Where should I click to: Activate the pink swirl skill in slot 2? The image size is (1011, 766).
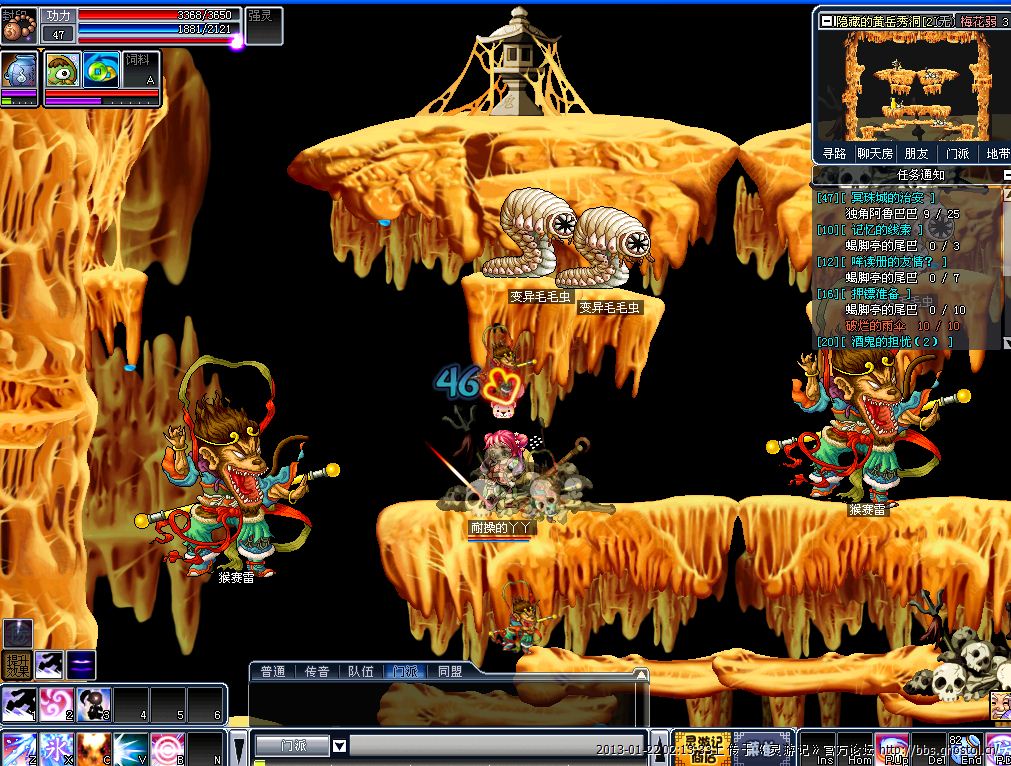pyautogui.click(x=57, y=704)
